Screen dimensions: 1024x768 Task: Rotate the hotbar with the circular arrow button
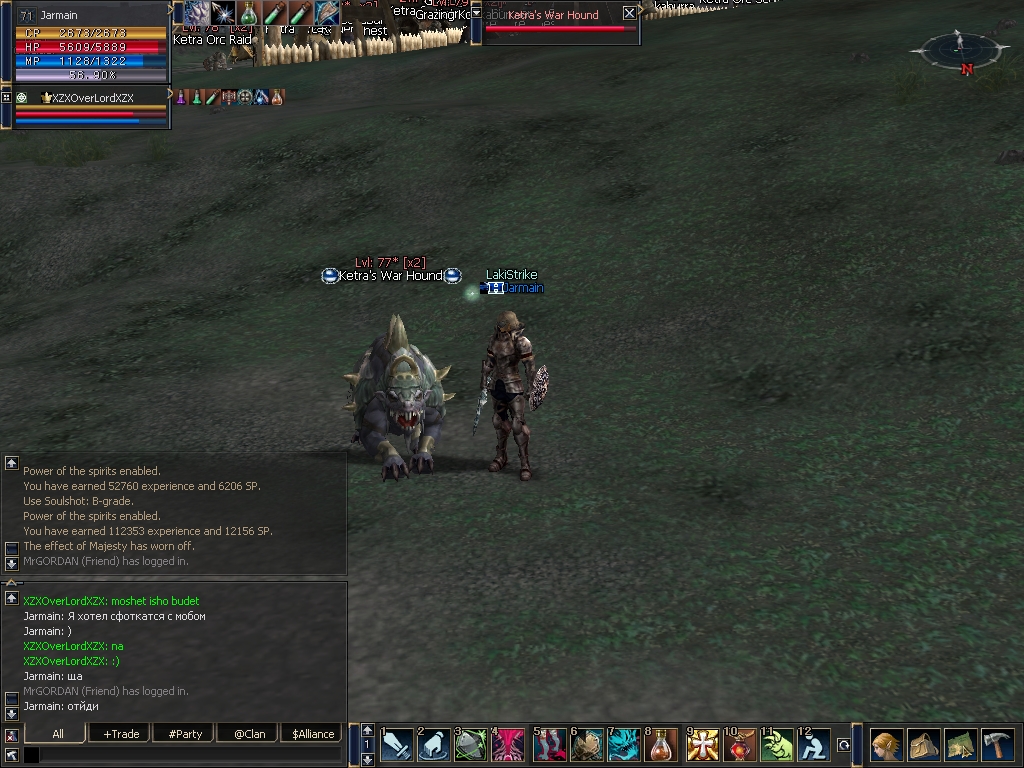pyautogui.click(x=844, y=745)
